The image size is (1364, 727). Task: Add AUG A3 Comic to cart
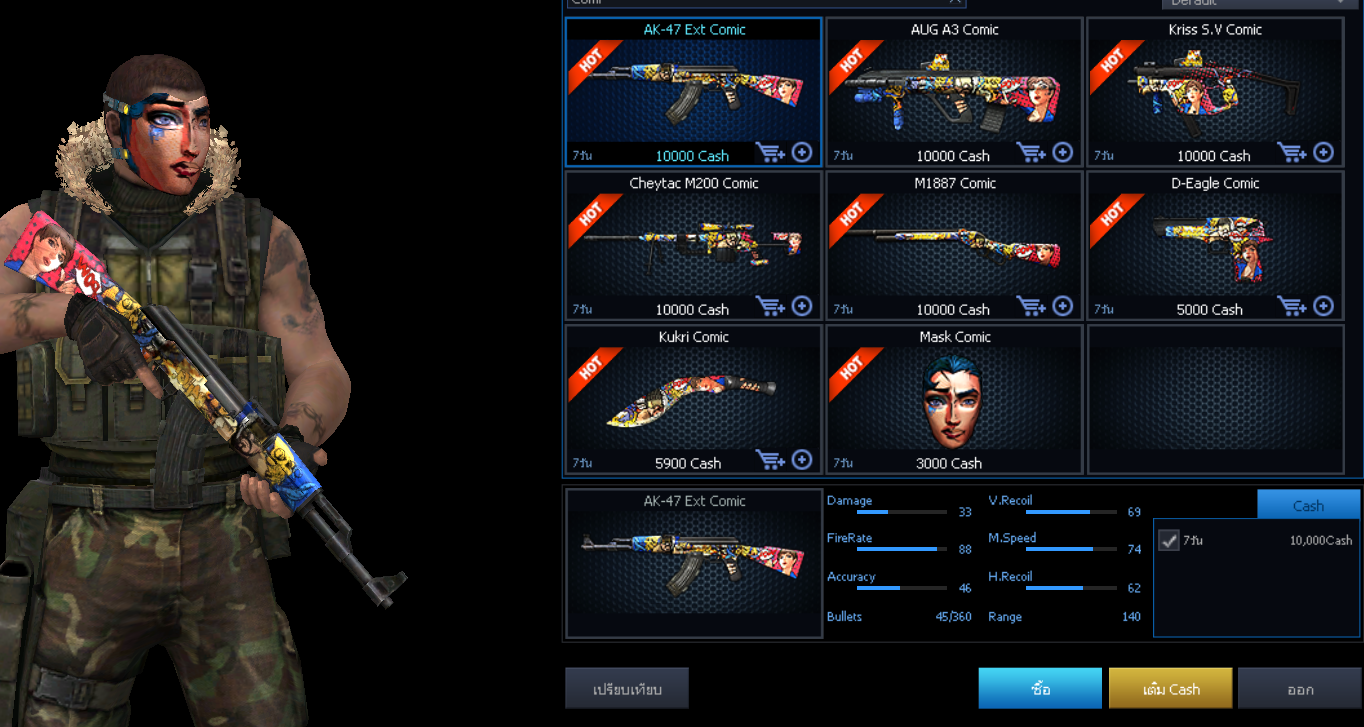pos(1031,152)
